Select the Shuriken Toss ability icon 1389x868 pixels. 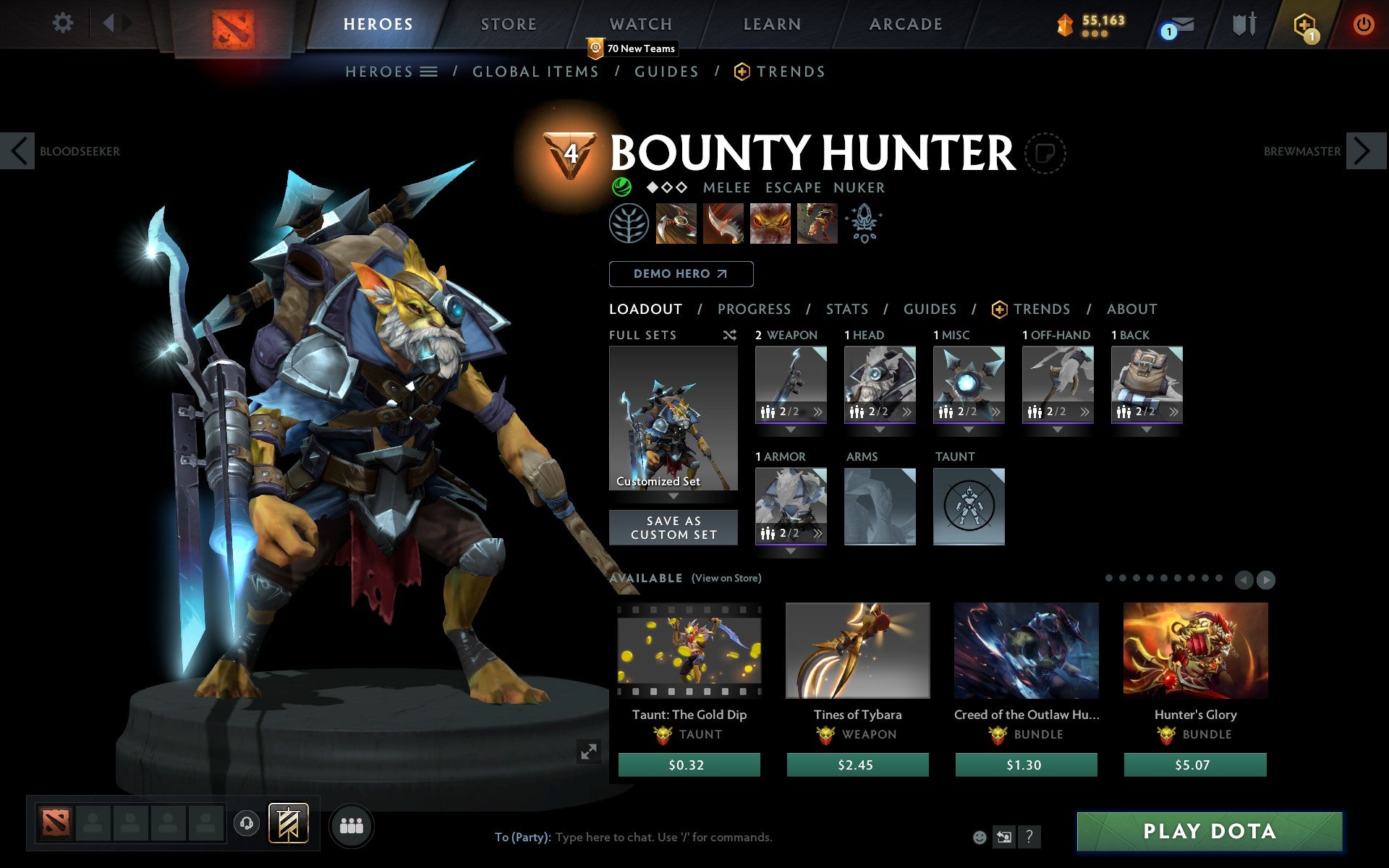[676, 224]
